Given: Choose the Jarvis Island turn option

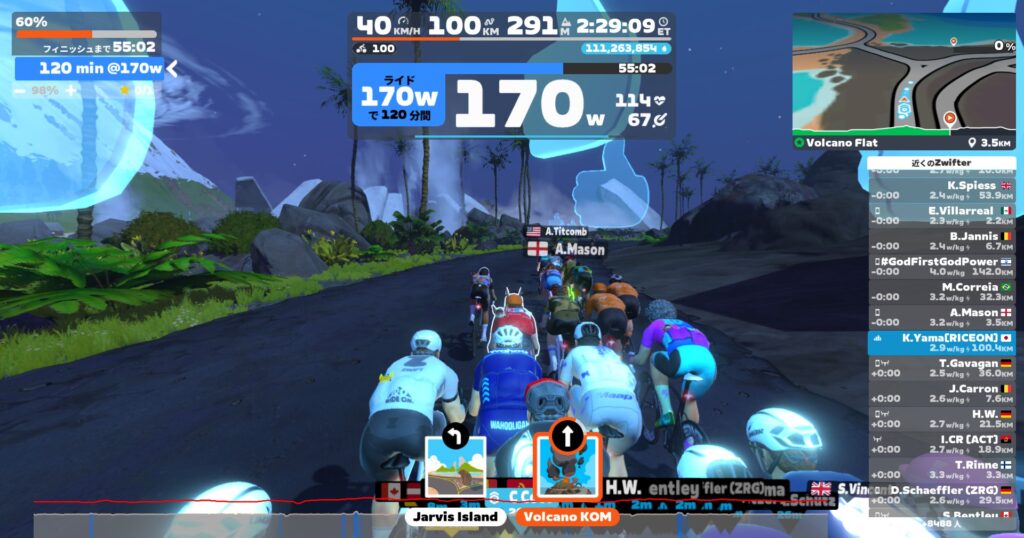Looking at the screenshot, I should pyautogui.click(x=455, y=467).
